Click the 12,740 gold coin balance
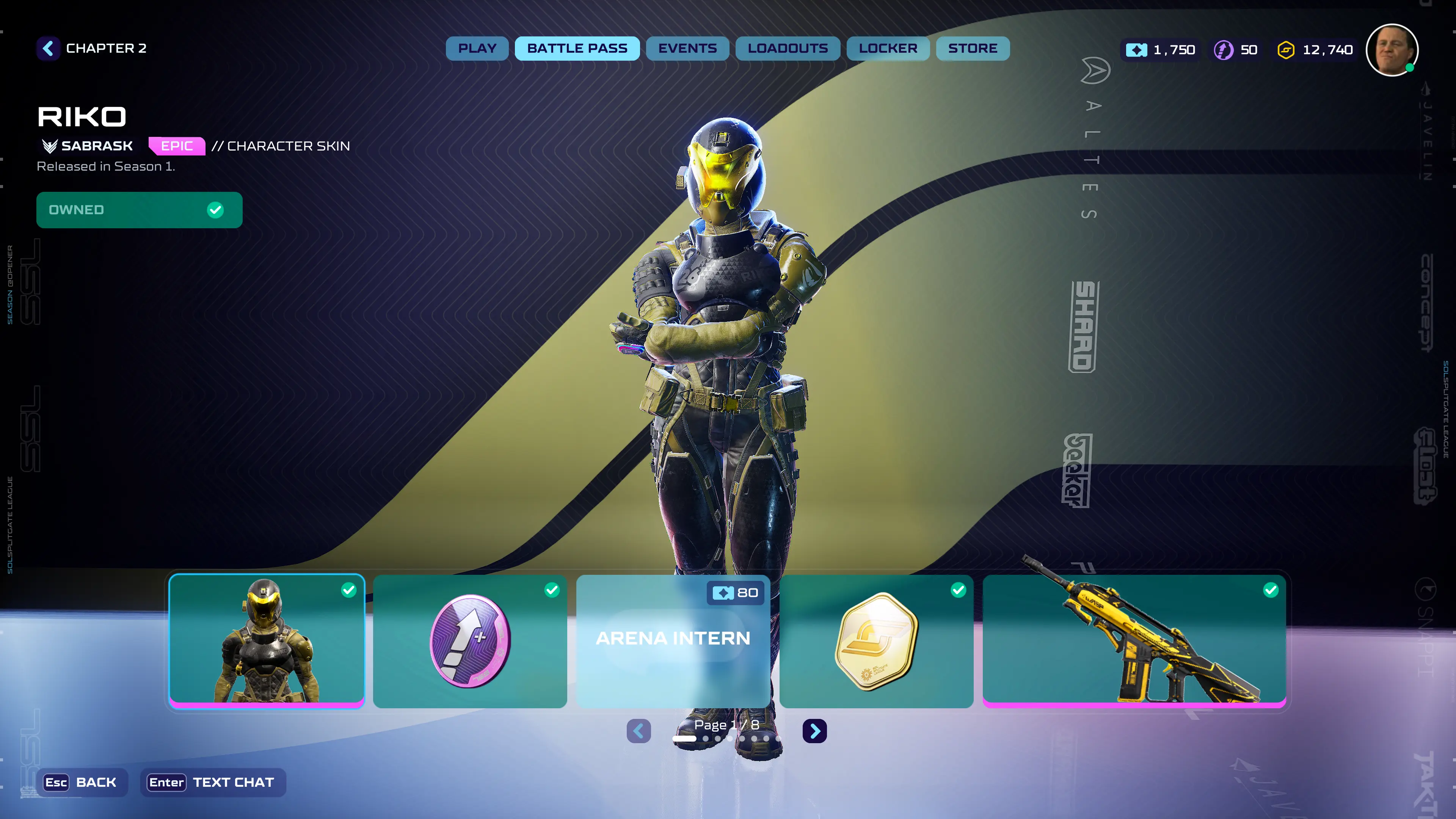Image resolution: width=1456 pixels, height=819 pixels. click(1315, 50)
